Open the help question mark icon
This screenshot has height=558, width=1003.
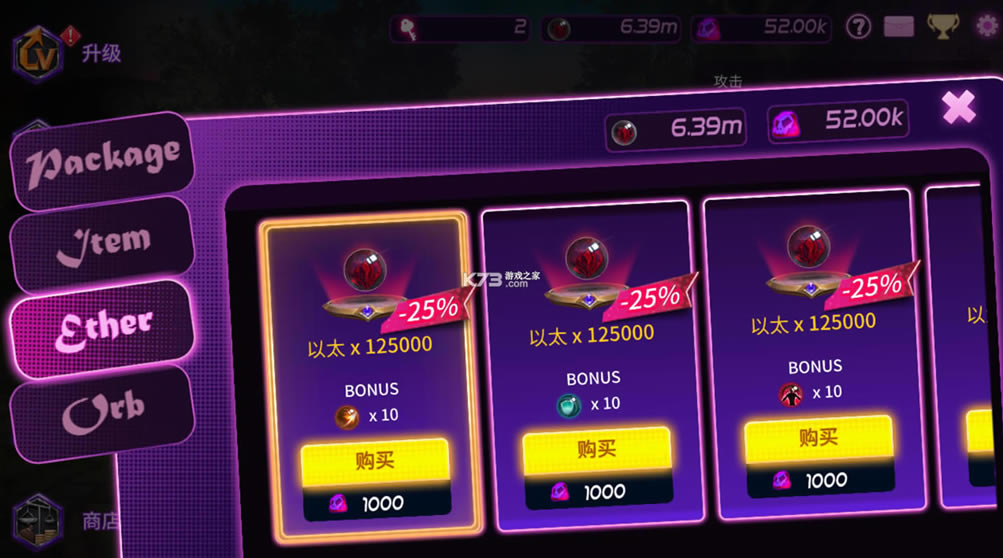[x=858, y=27]
